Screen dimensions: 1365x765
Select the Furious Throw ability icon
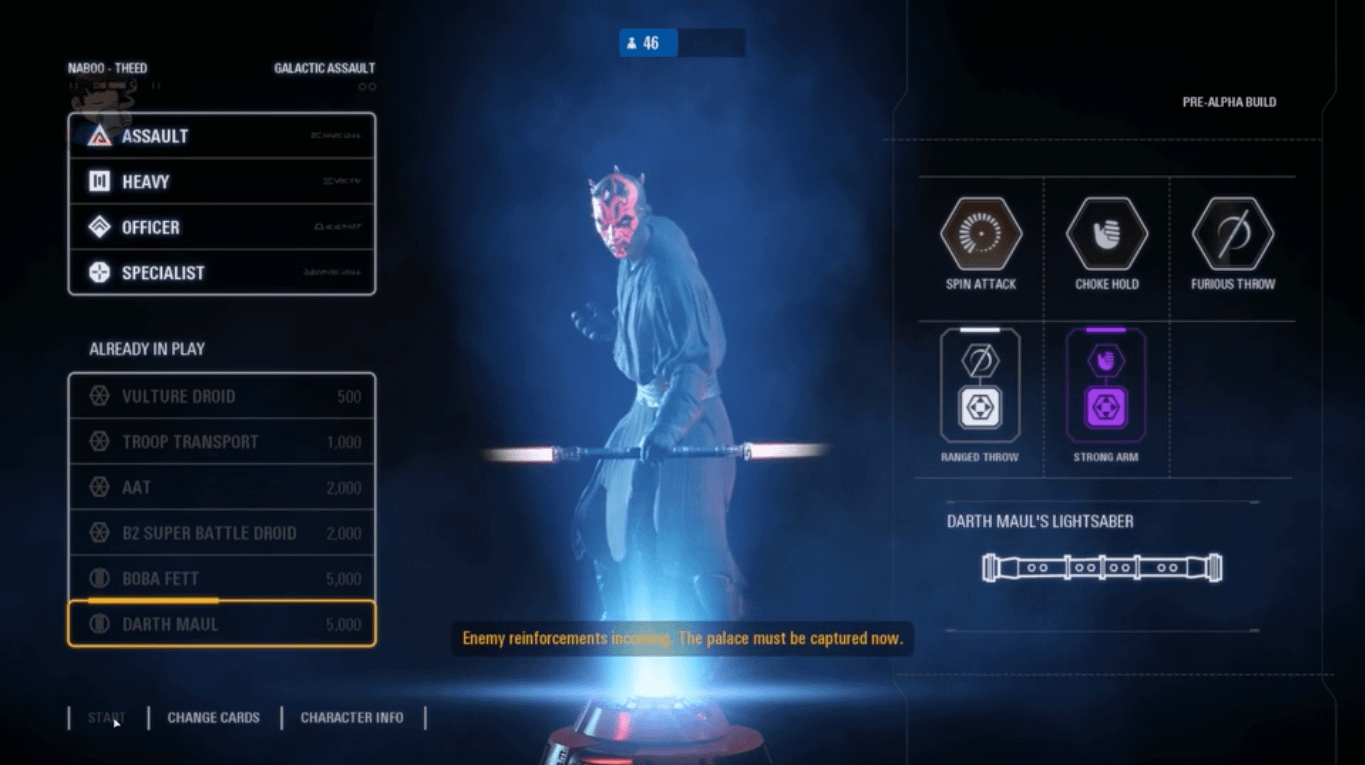(1232, 235)
